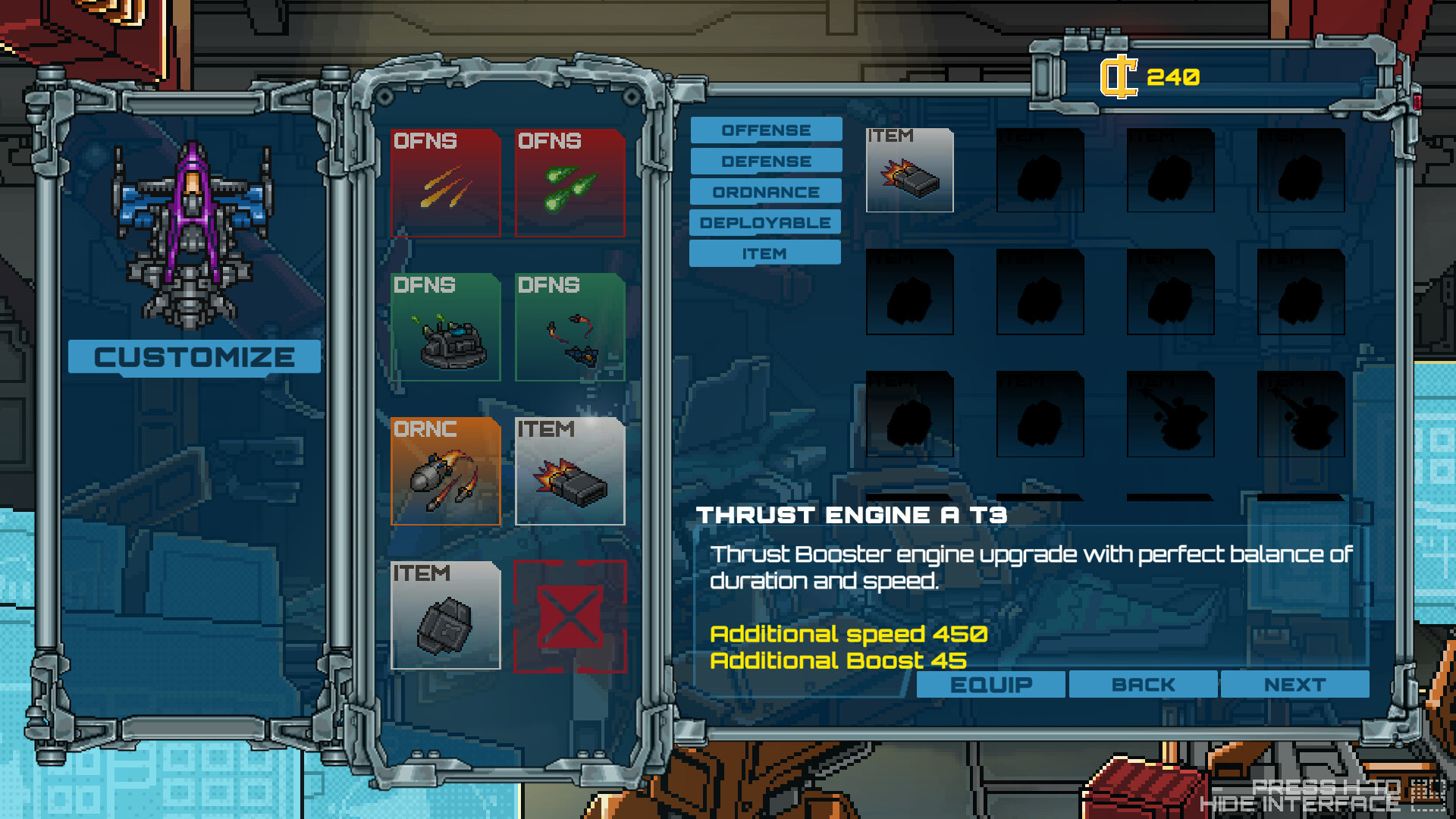Click the locked red X slot

tap(570, 615)
